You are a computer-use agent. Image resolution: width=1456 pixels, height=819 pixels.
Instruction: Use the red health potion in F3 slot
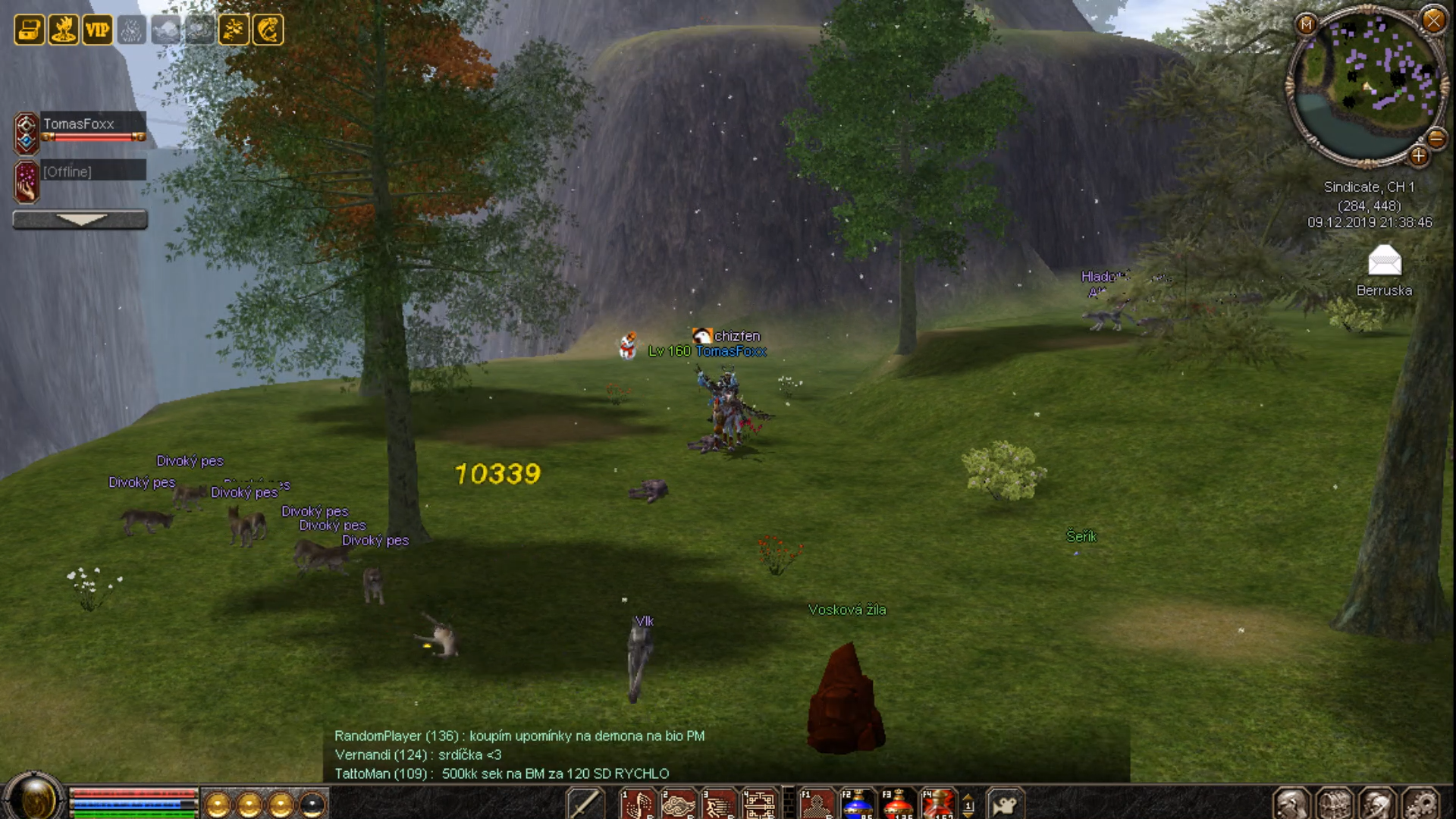click(898, 804)
